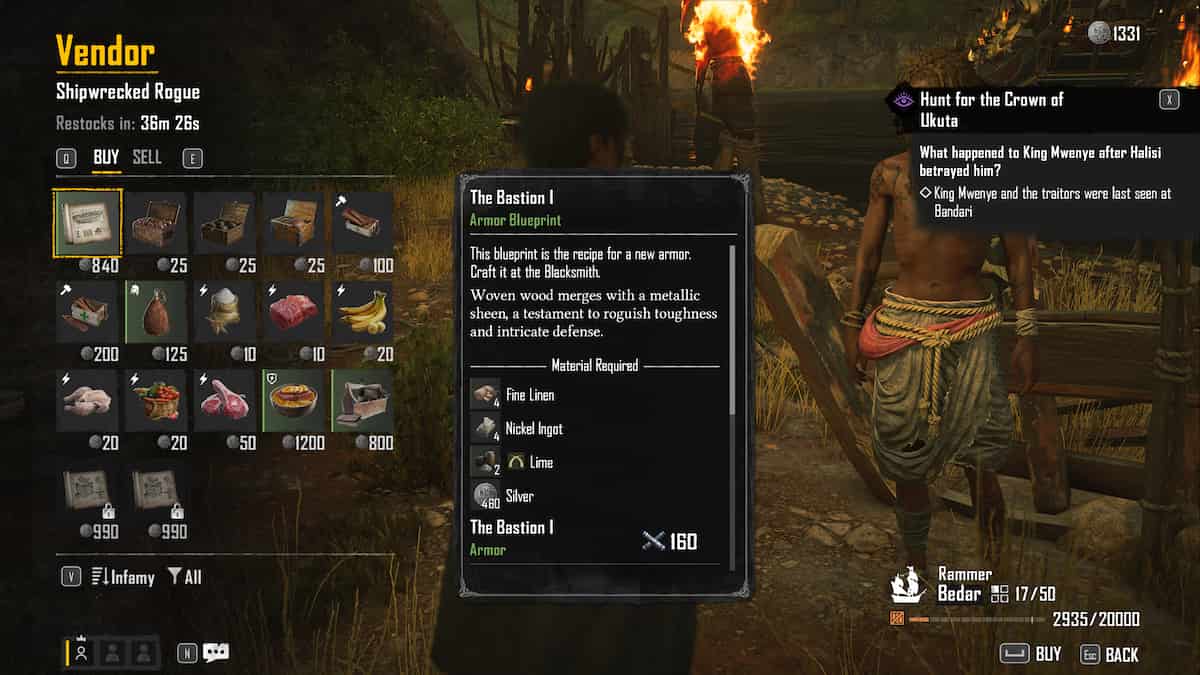
Task: Select the wood plank item costing 100
Action: (x=362, y=222)
